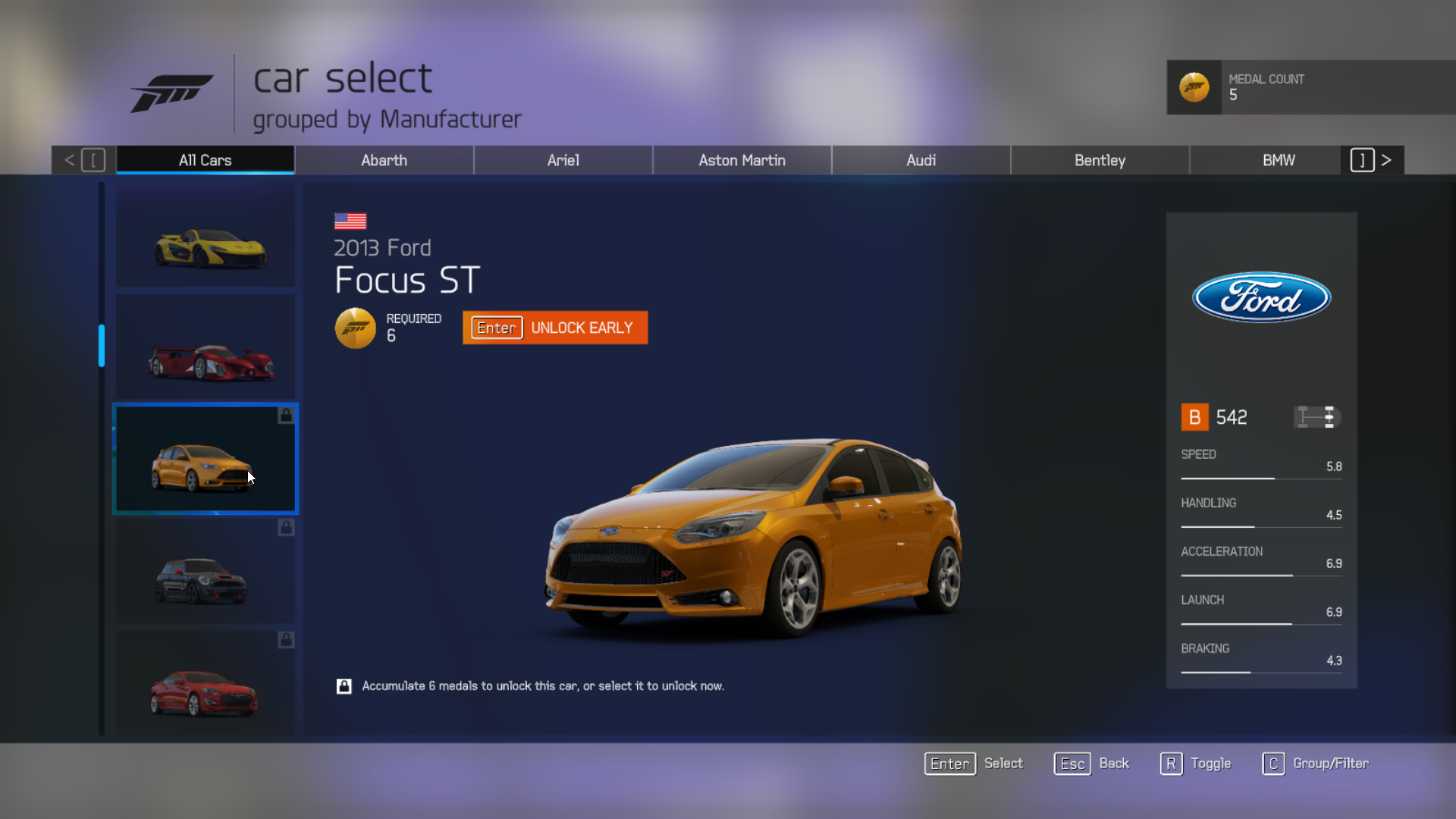Activate the Toggle option in the footer
Viewport: 1456px width, 819px height.
pyautogui.click(x=1196, y=764)
